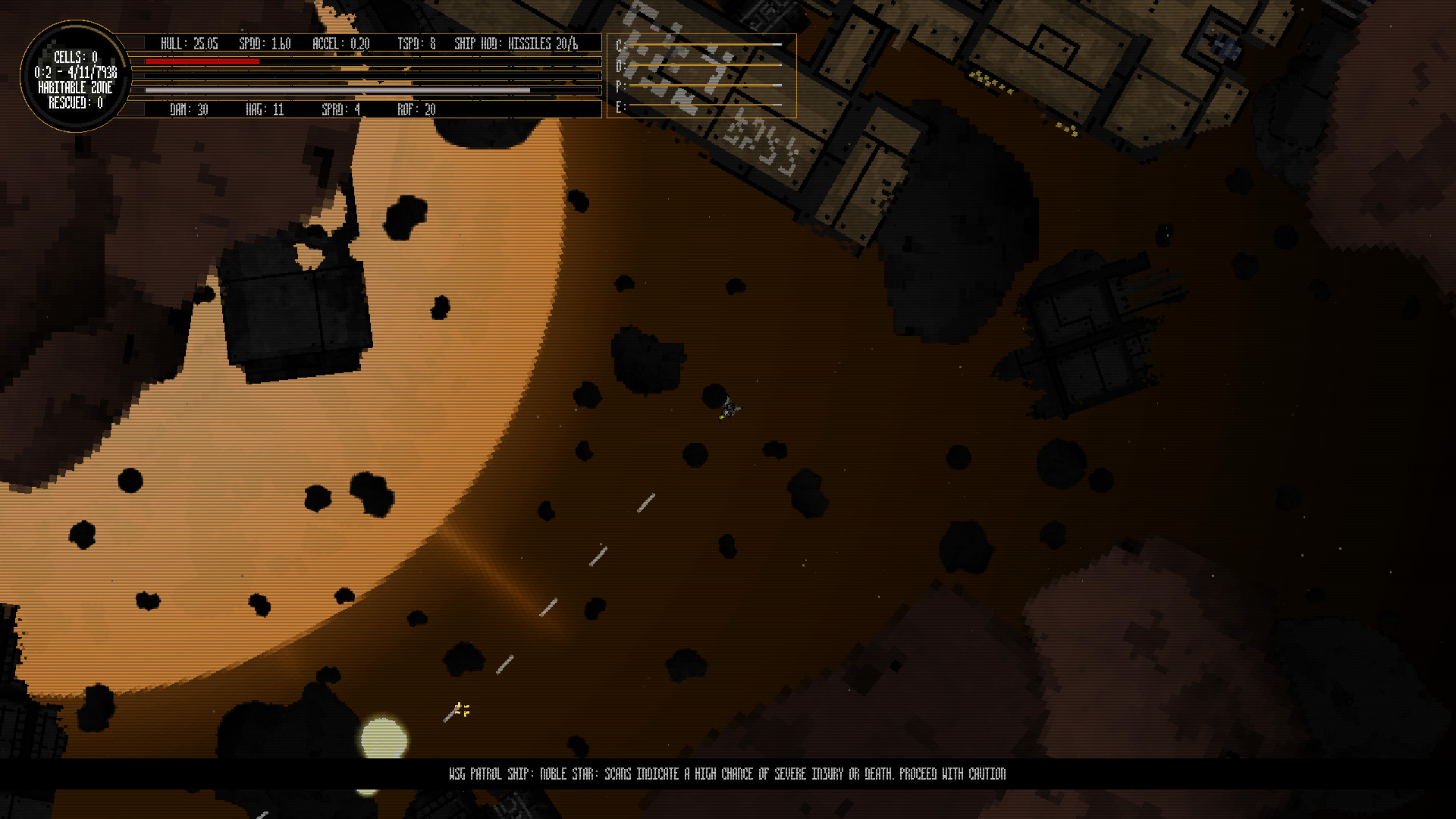Click the ACCEL: 0.20 stat readout
The height and width of the screenshot is (819, 1456).
[340, 44]
